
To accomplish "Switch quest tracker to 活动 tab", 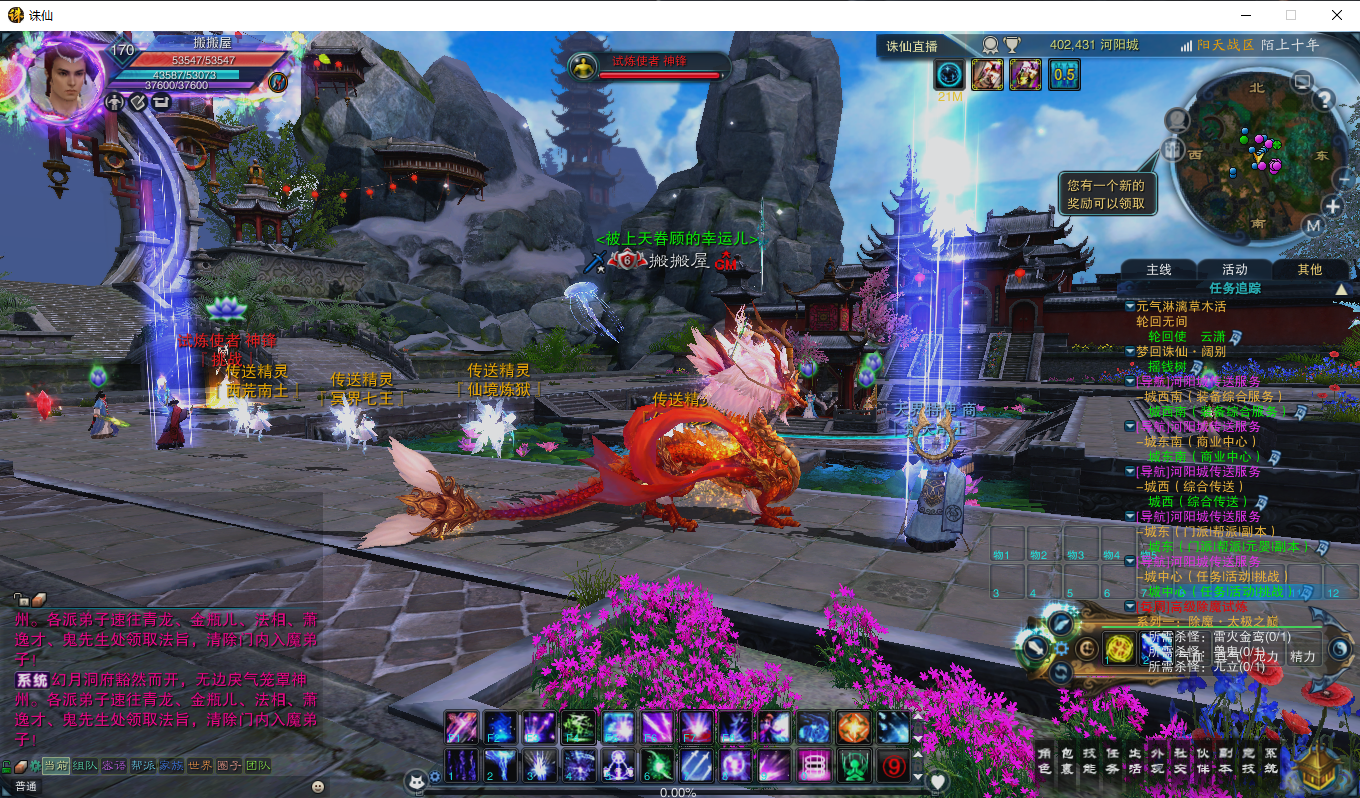I will (1235, 270).
